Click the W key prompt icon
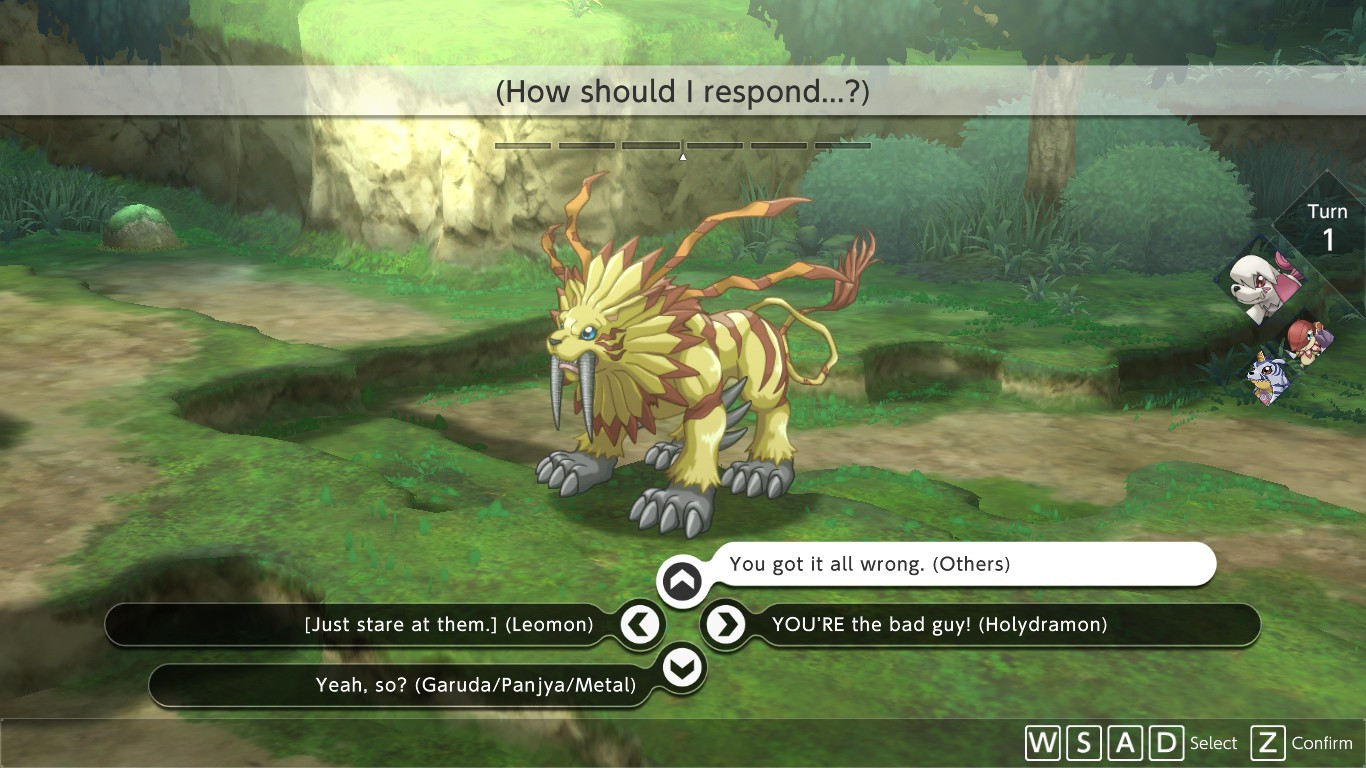This screenshot has width=1366, height=768. click(x=1042, y=743)
